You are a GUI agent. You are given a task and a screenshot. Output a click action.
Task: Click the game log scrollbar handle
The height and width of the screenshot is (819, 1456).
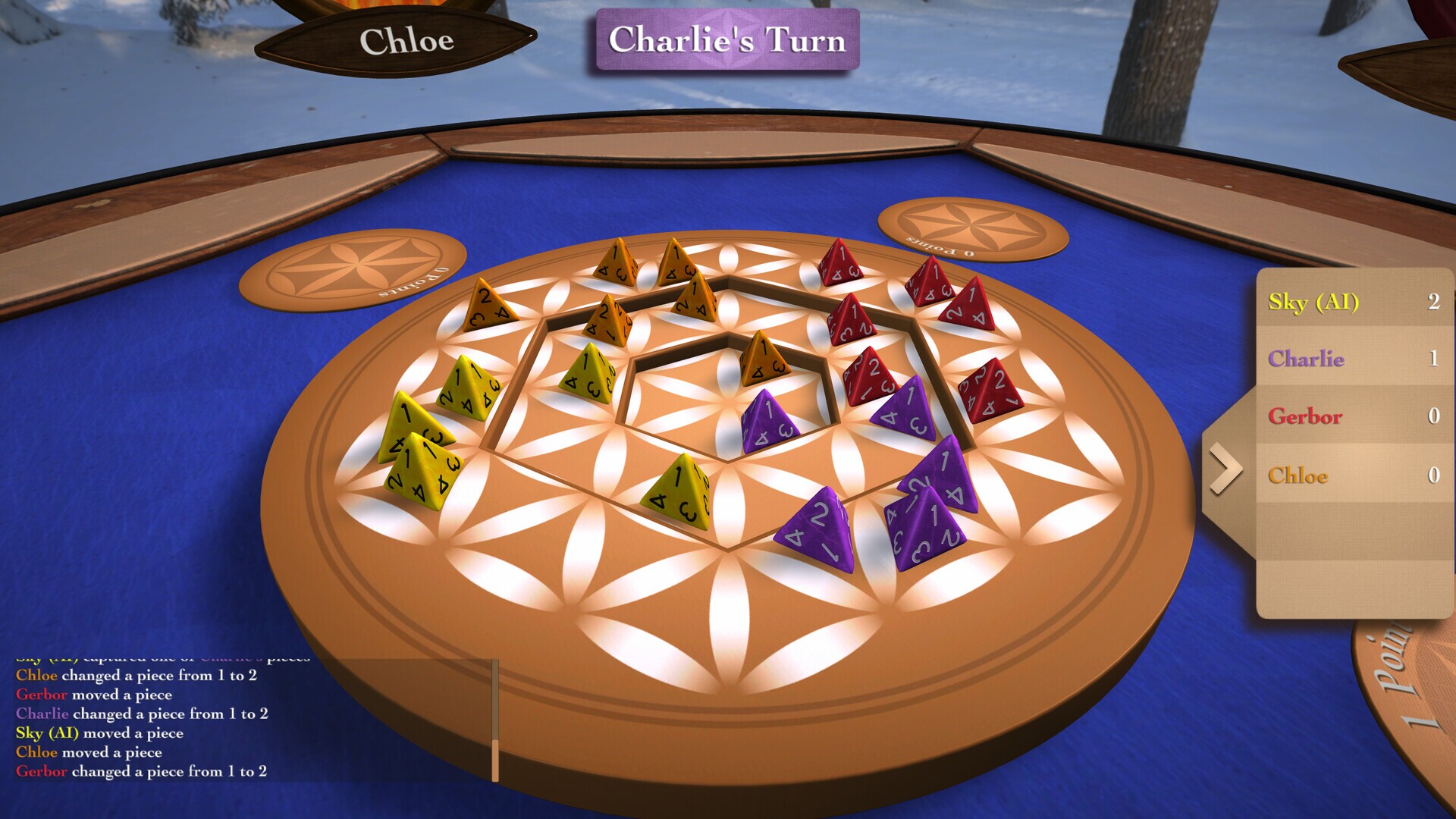pos(495,760)
